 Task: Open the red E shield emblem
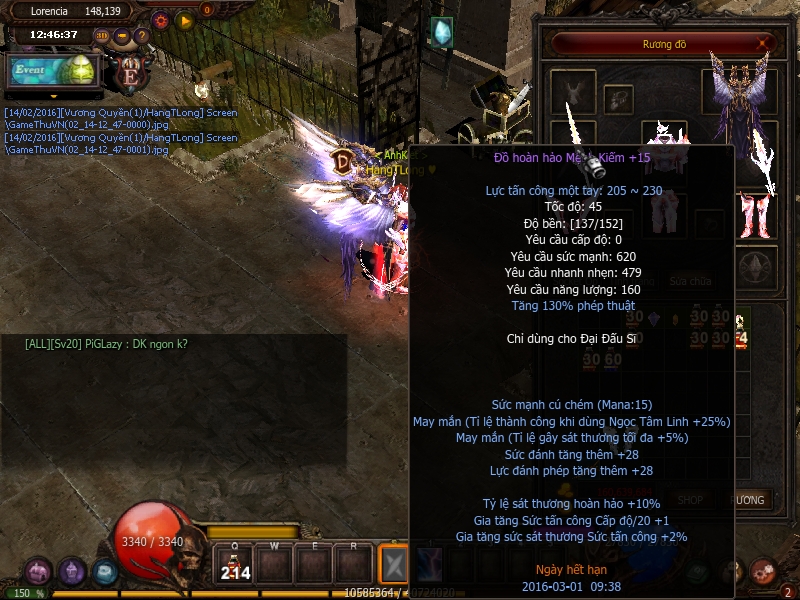128,72
